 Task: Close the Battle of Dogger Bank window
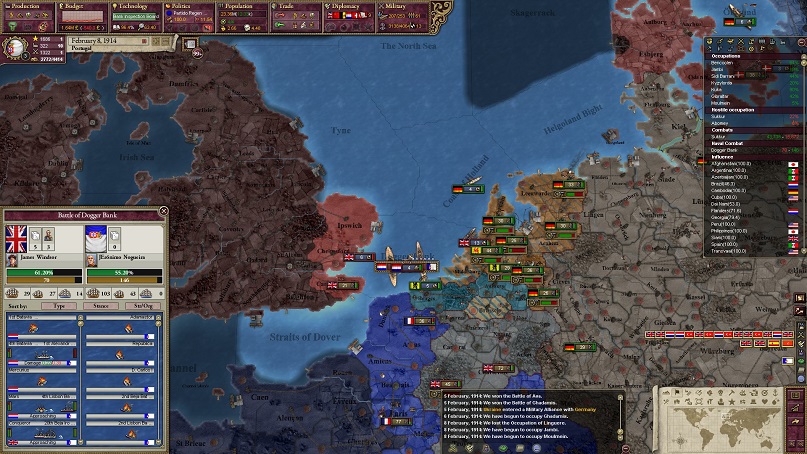click(163, 212)
